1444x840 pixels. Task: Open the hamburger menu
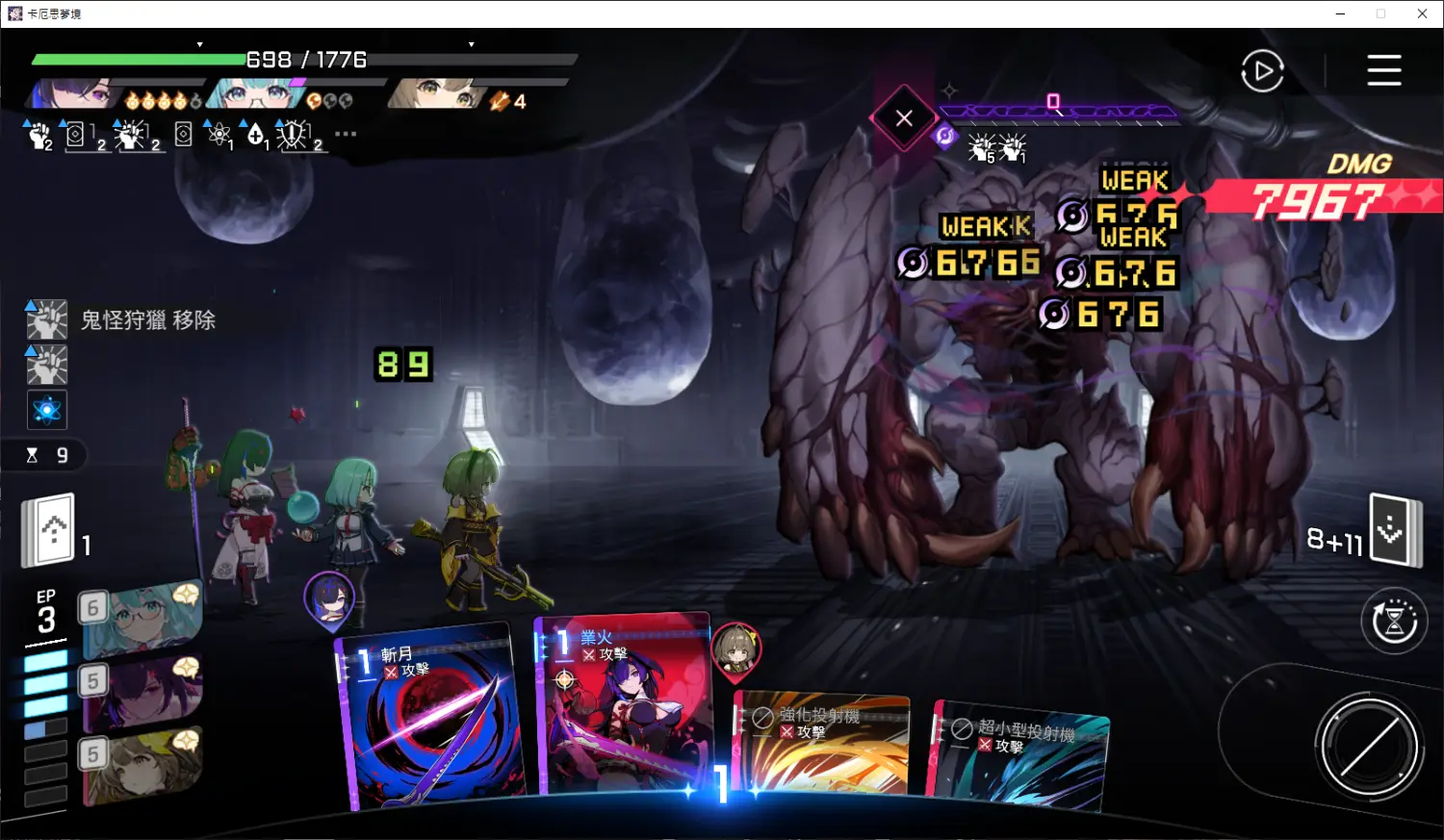click(x=1383, y=70)
